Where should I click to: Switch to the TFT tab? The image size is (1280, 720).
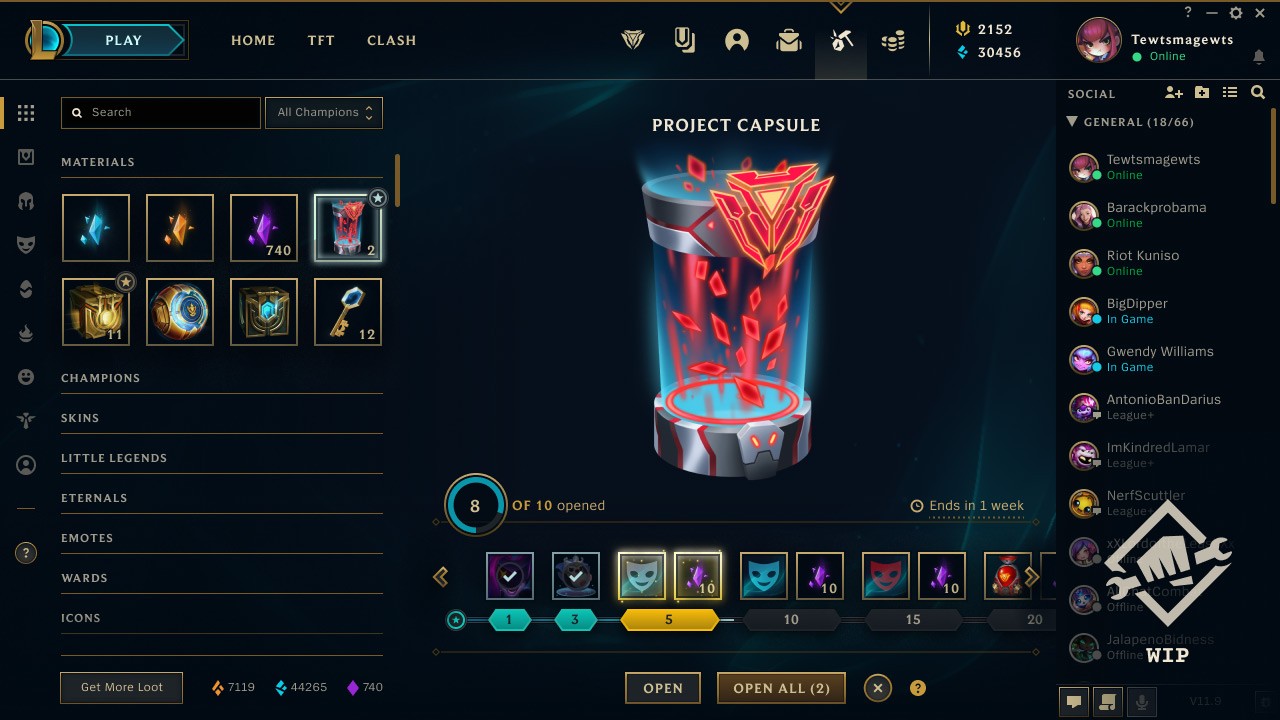[320, 40]
